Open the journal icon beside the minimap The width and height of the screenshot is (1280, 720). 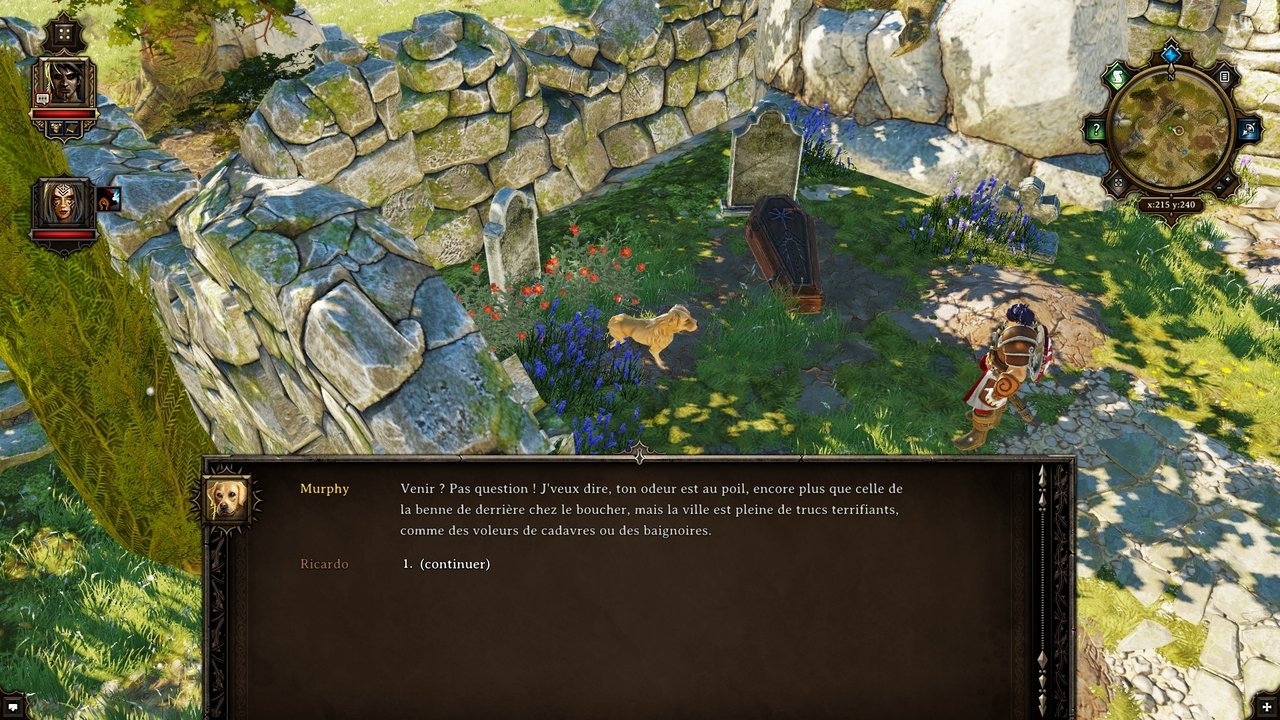coord(1224,76)
